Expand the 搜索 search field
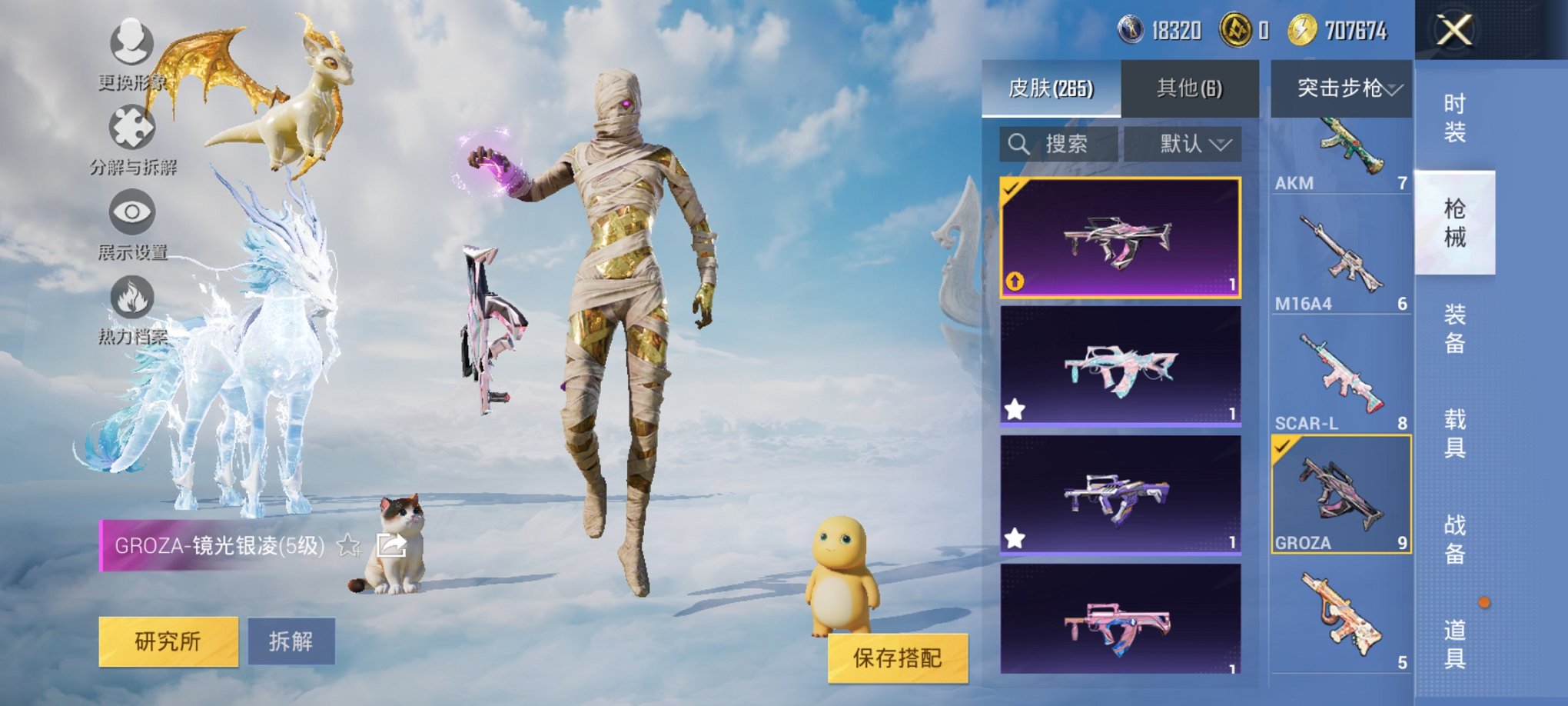Image resolution: width=1568 pixels, height=706 pixels. (1061, 143)
